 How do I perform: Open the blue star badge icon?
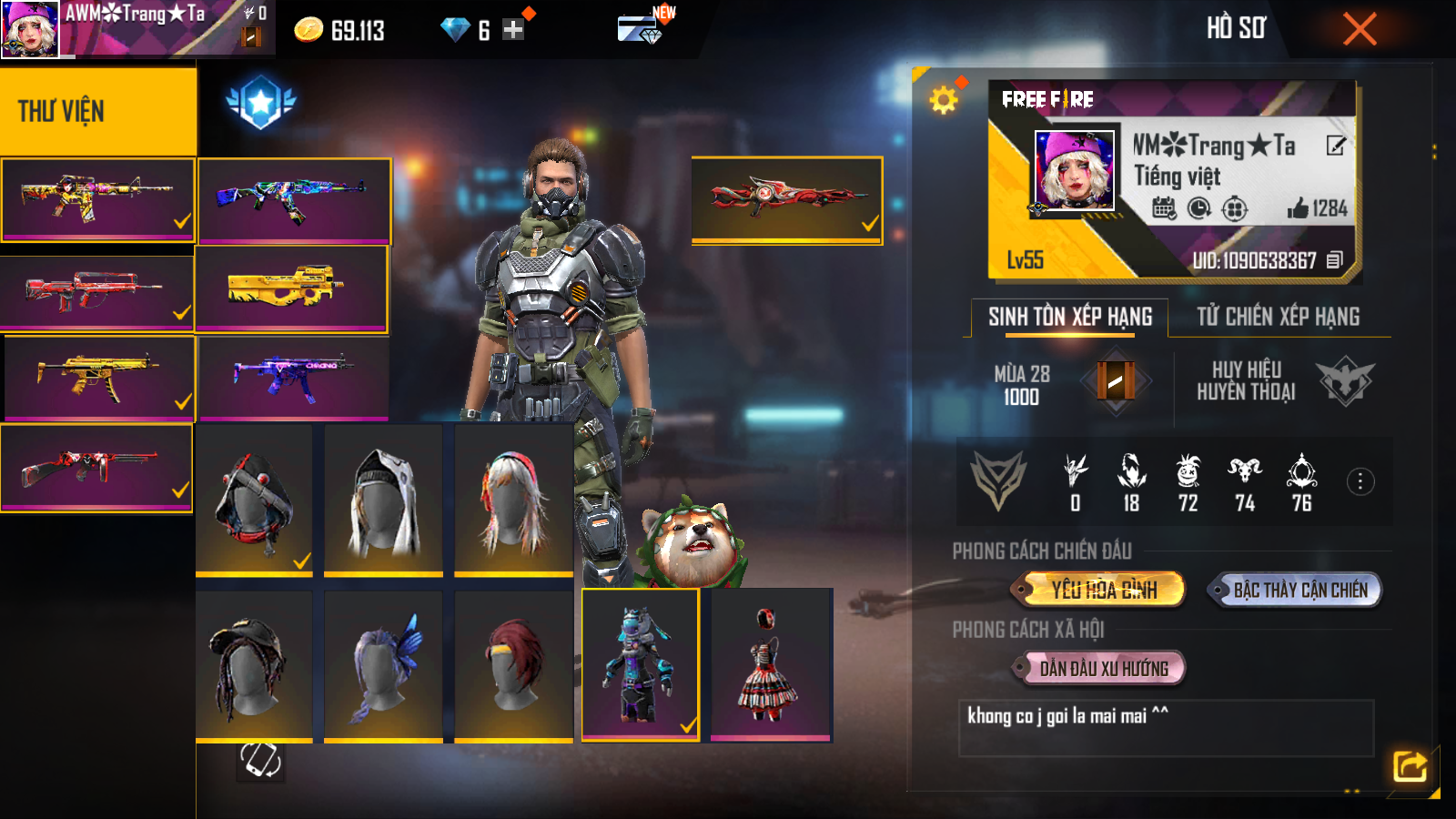[261, 102]
